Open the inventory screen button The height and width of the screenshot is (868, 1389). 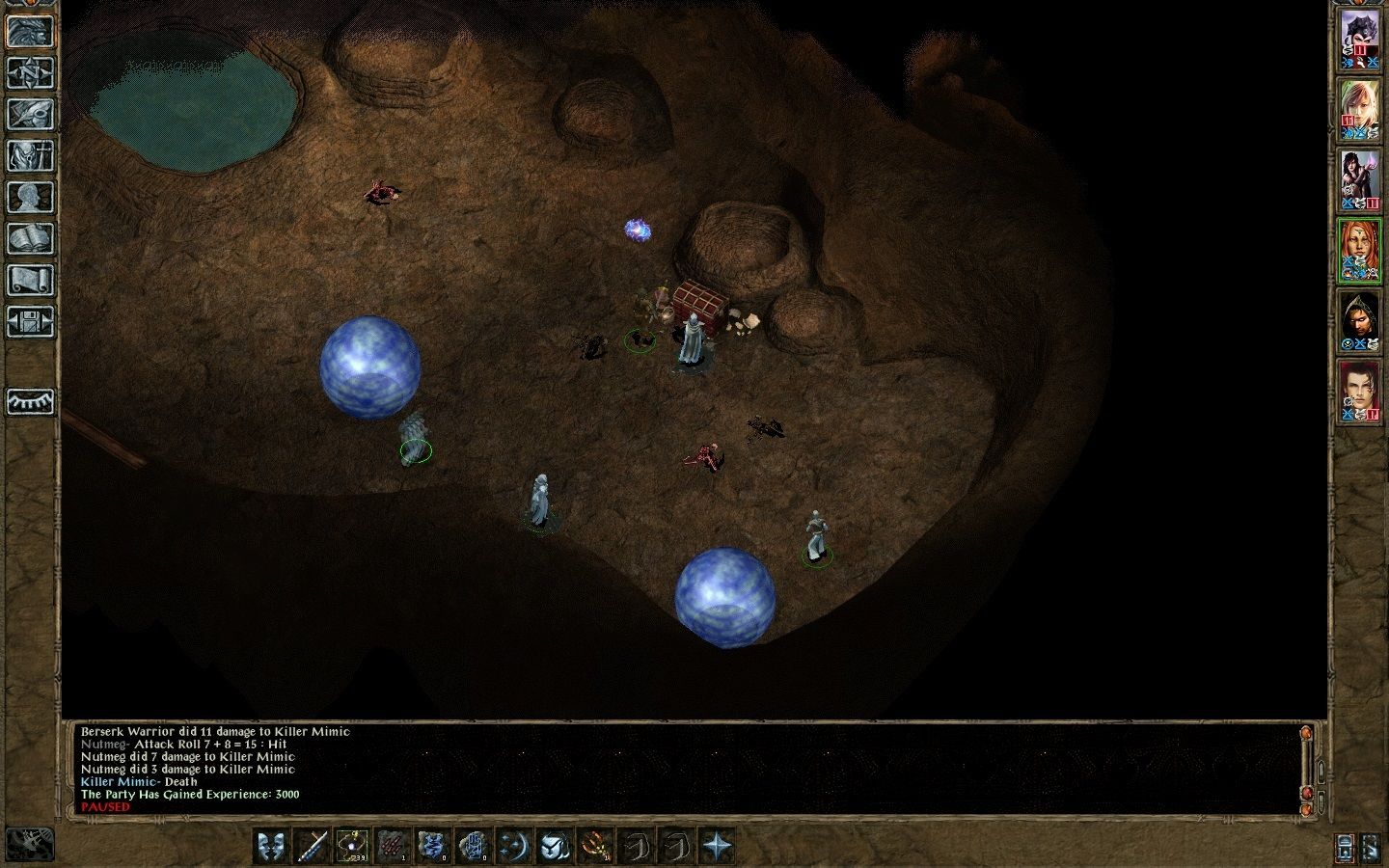(x=30, y=156)
